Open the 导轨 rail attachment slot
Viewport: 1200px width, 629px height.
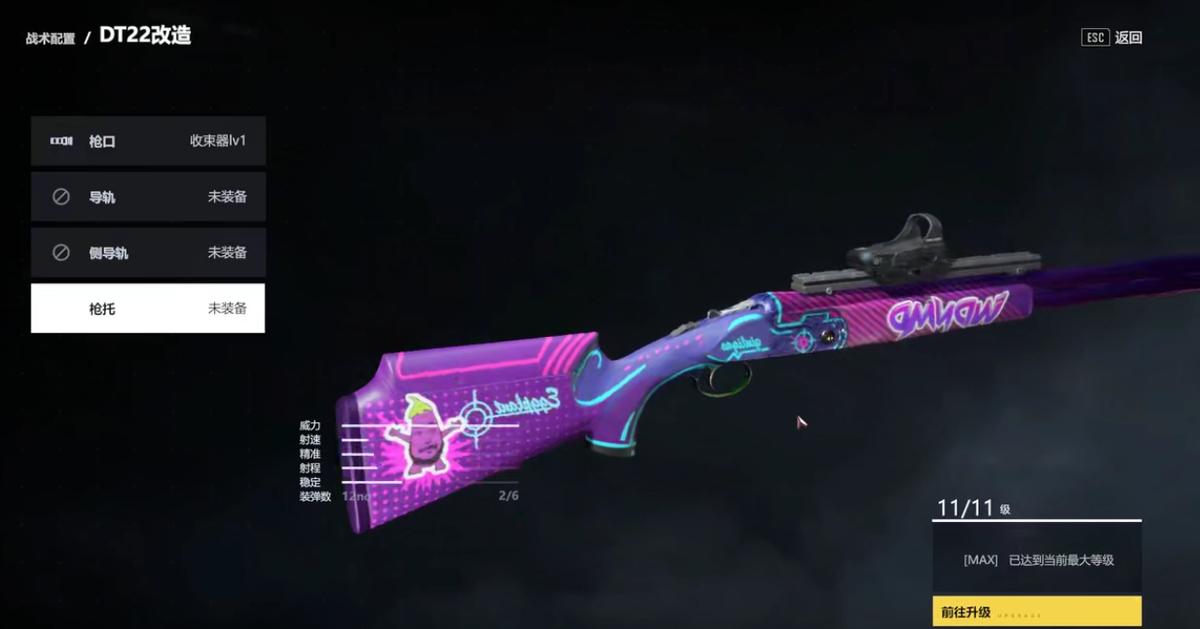(148, 197)
